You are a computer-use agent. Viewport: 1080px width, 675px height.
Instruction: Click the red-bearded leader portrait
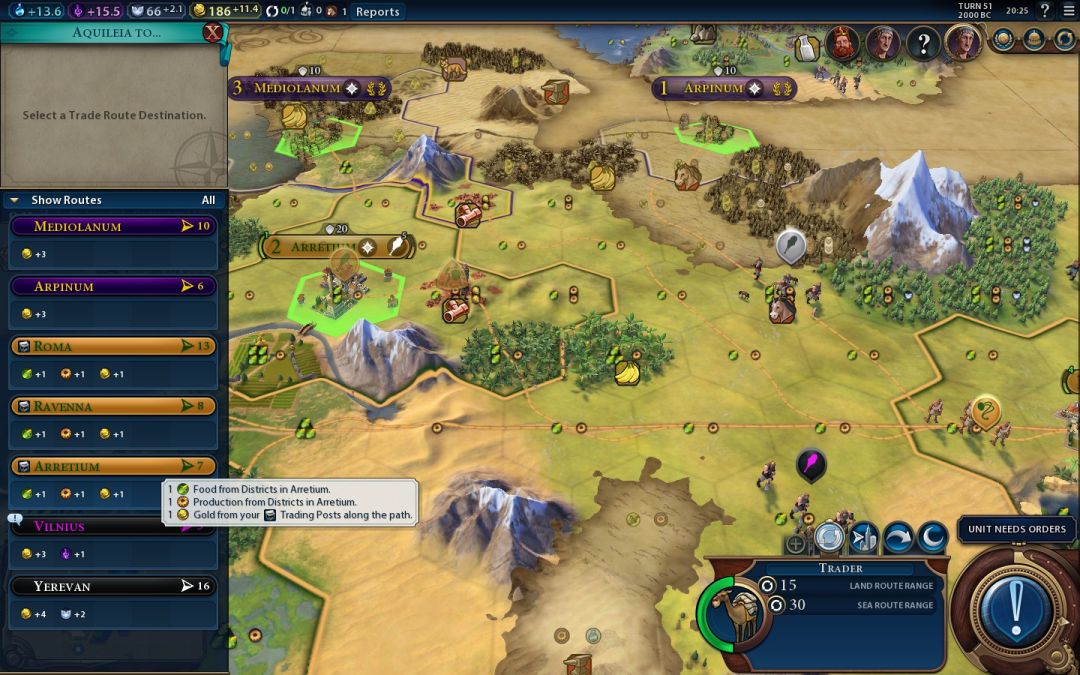coord(842,43)
